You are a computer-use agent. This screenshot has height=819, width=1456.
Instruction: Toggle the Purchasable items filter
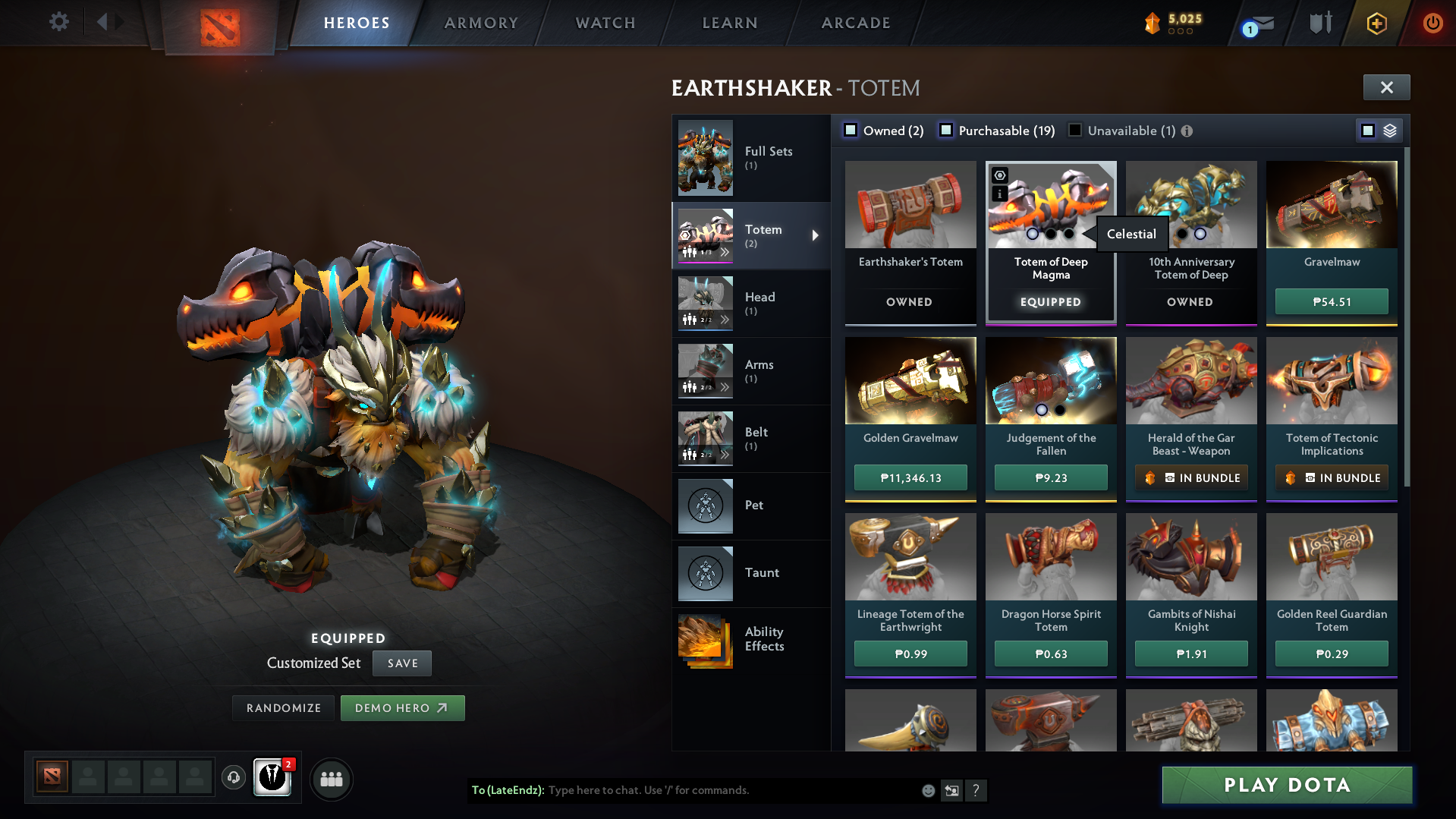946,130
